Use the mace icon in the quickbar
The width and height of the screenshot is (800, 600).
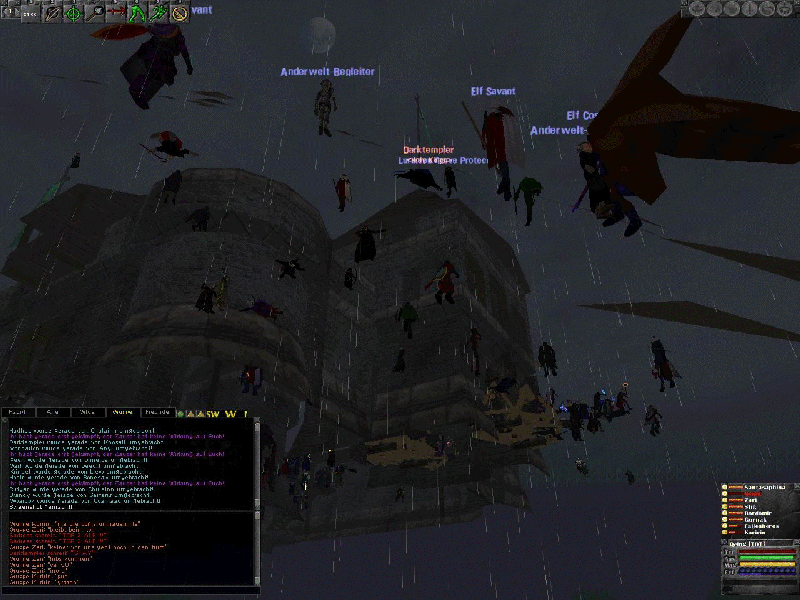click(x=97, y=12)
